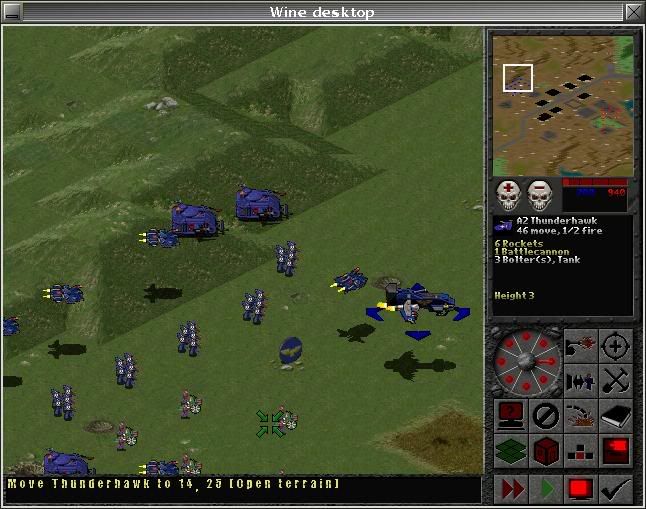Select the skull with red plus icon
The height and width of the screenshot is (509, 646).
(x=510, y=195)
